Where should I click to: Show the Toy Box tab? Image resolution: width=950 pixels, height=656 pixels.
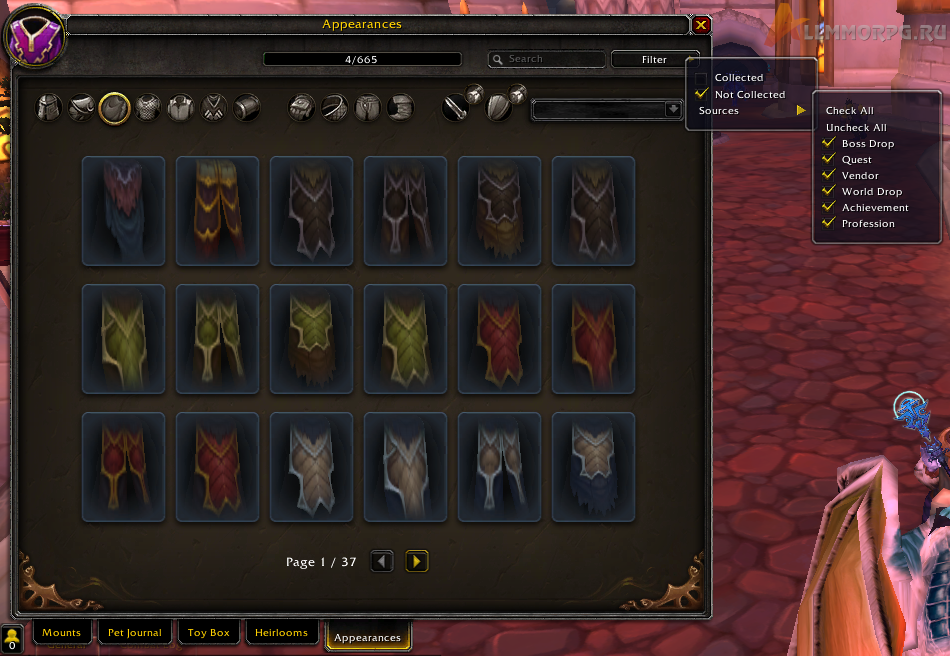[209, 633]
